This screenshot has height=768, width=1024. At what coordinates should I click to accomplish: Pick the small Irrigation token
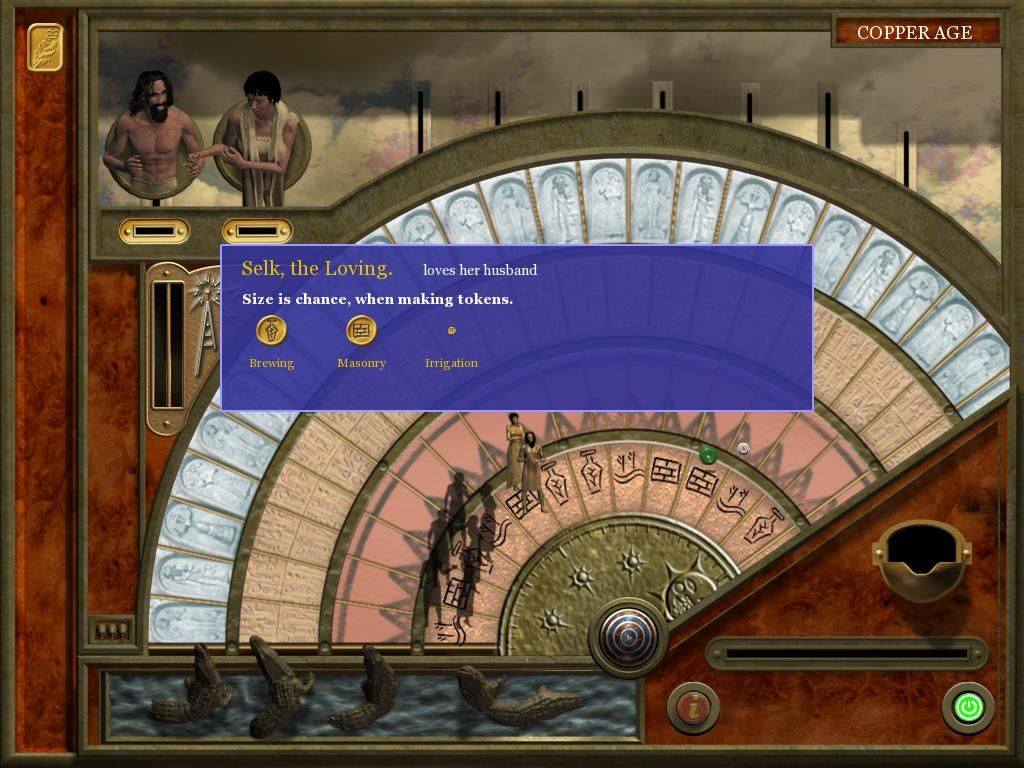pos(451,330)
